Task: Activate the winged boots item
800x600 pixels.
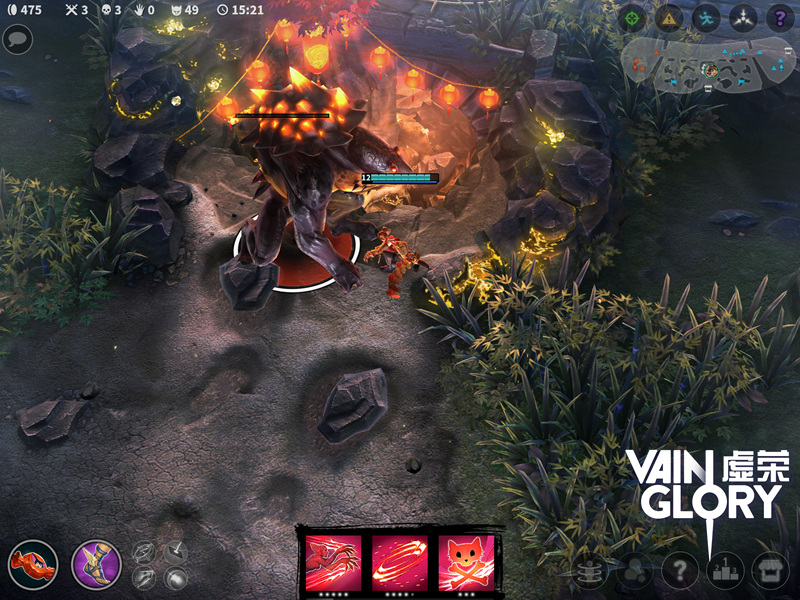Action: click(96, 565)
